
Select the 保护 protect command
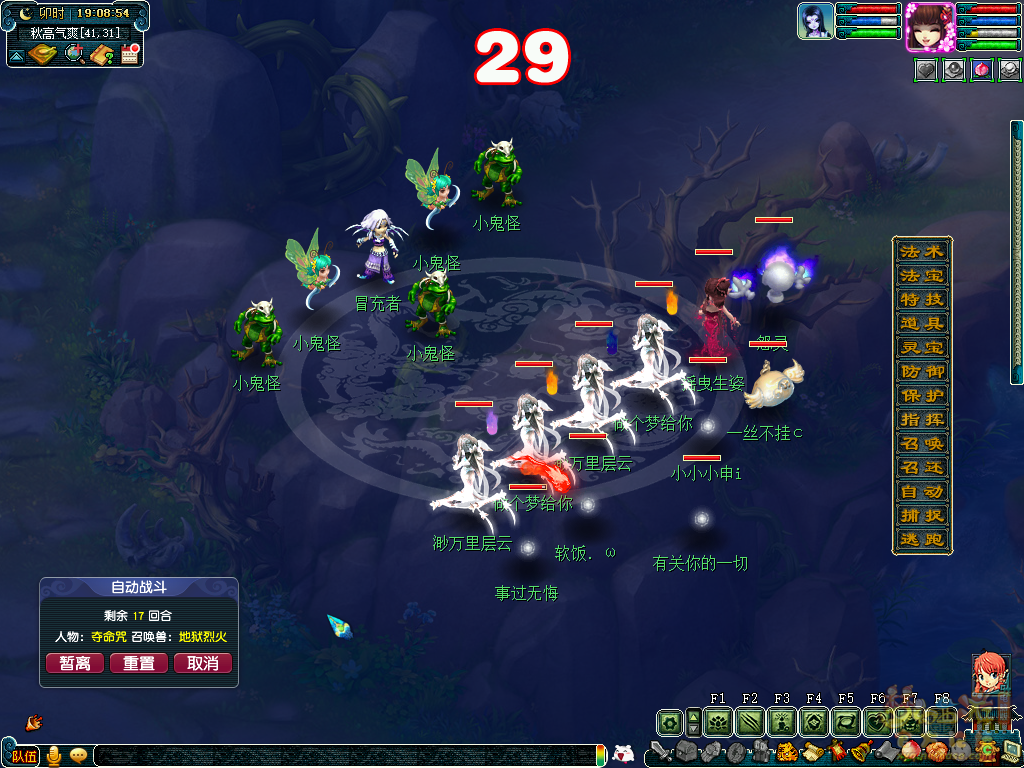click(x=921, y=395)
